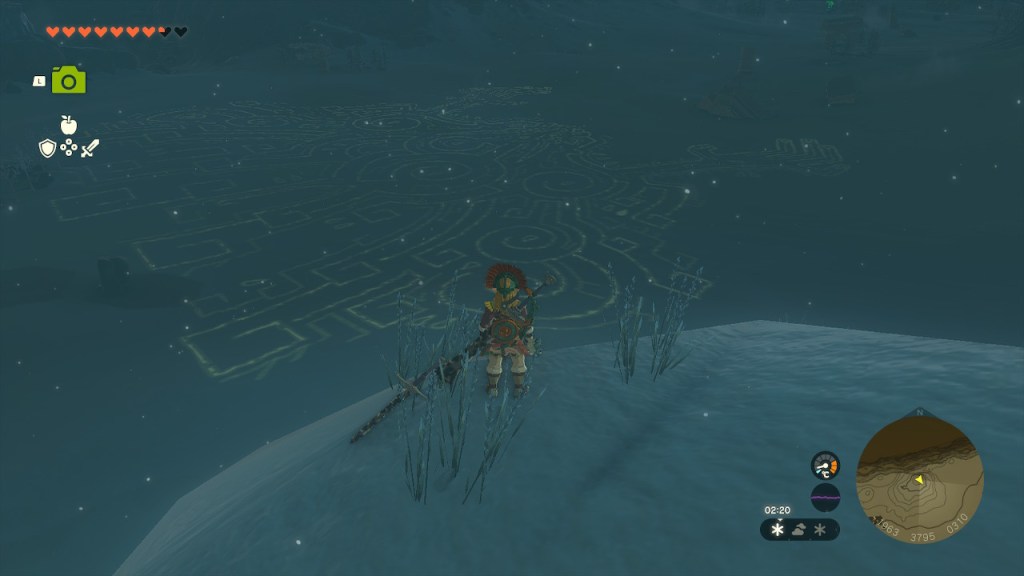Screen dimensions: 1024x576
Task: Choose the sword weapon quick-select icon
Action: coord(90,148)
